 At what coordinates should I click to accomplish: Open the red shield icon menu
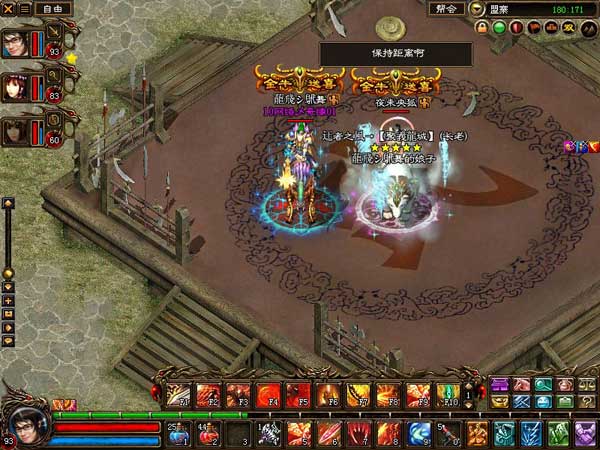(x=517, y=28)
